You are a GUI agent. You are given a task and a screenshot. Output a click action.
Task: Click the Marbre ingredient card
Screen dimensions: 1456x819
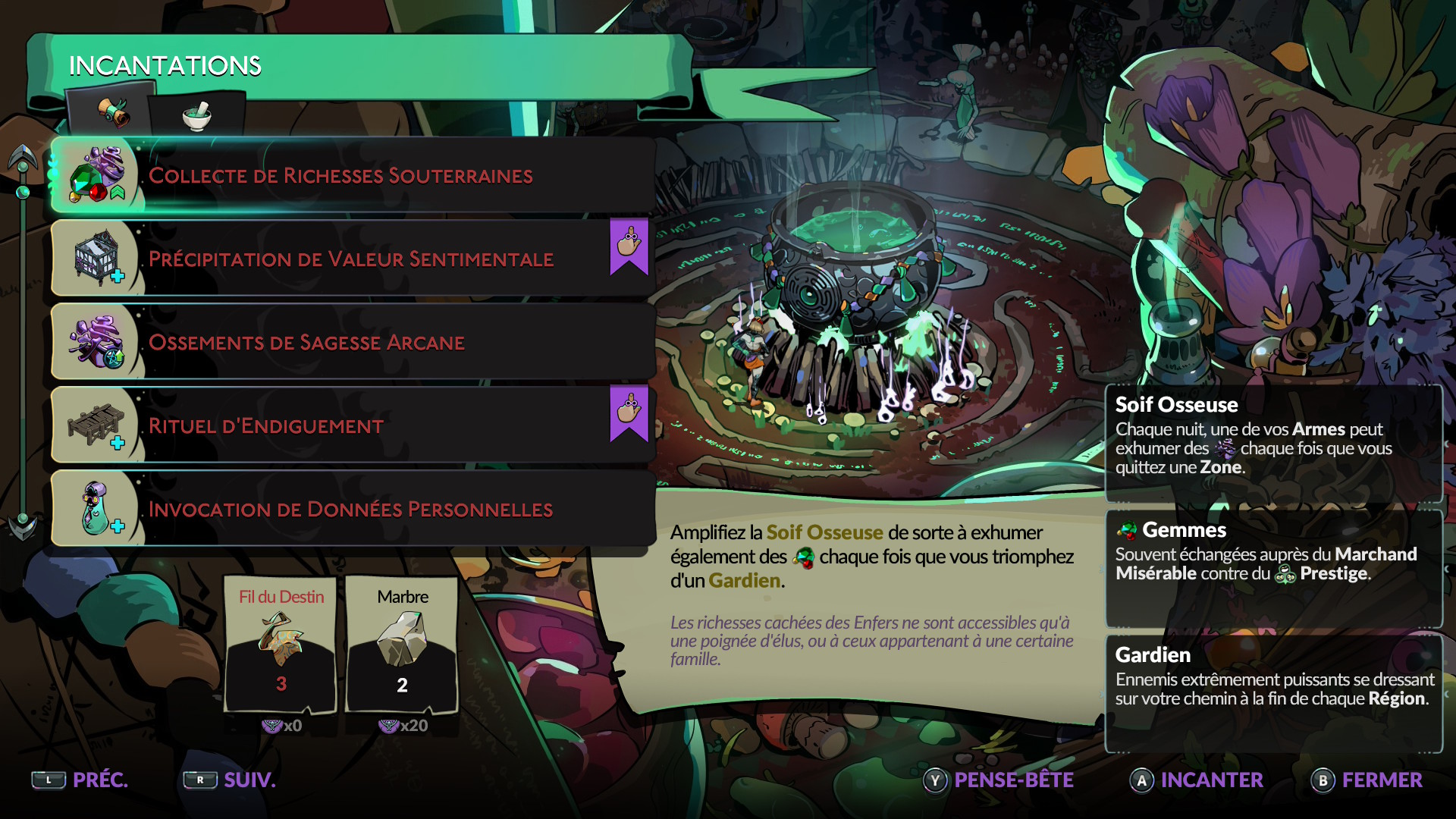click(402, 645)
